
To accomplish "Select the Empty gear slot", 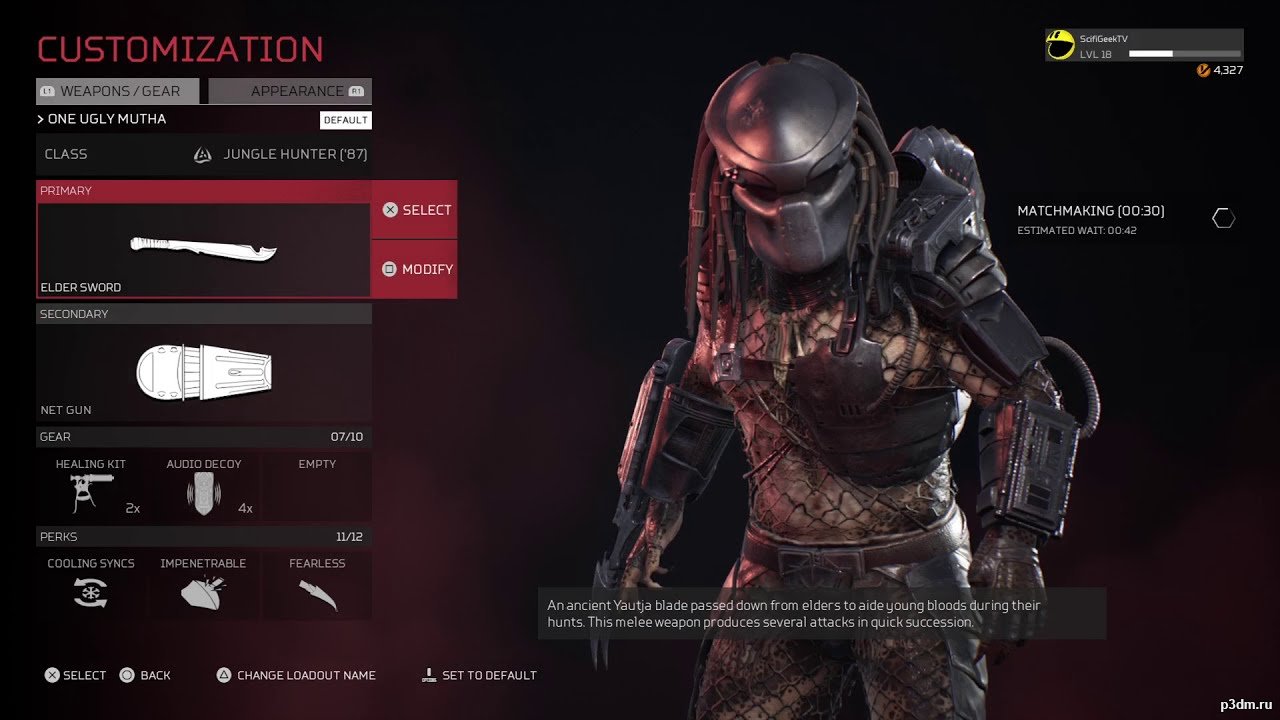I will coord(317,486).
